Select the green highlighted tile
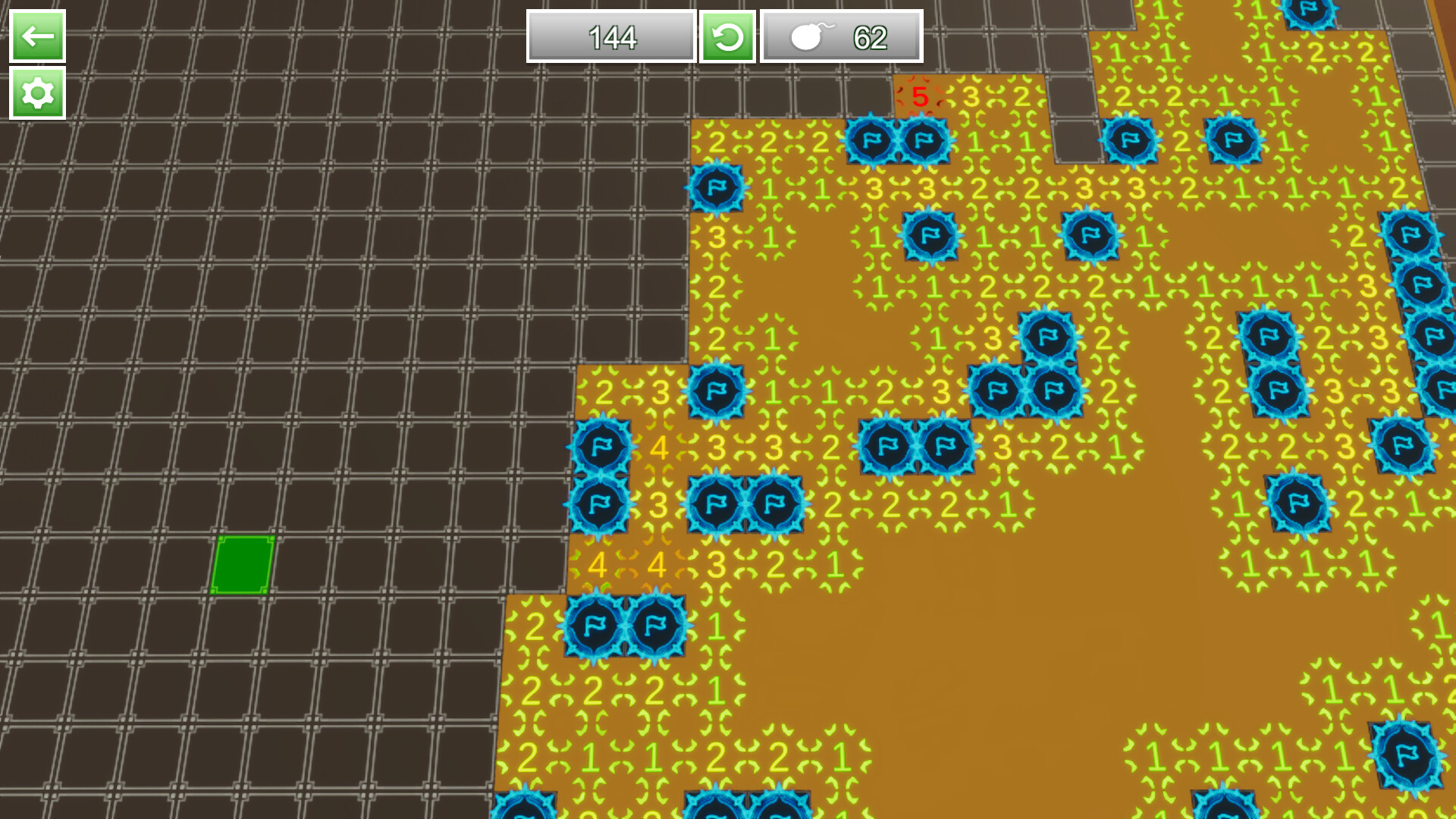The height and width of the screenshot is (819, 1456). click(x=244, y=563)
